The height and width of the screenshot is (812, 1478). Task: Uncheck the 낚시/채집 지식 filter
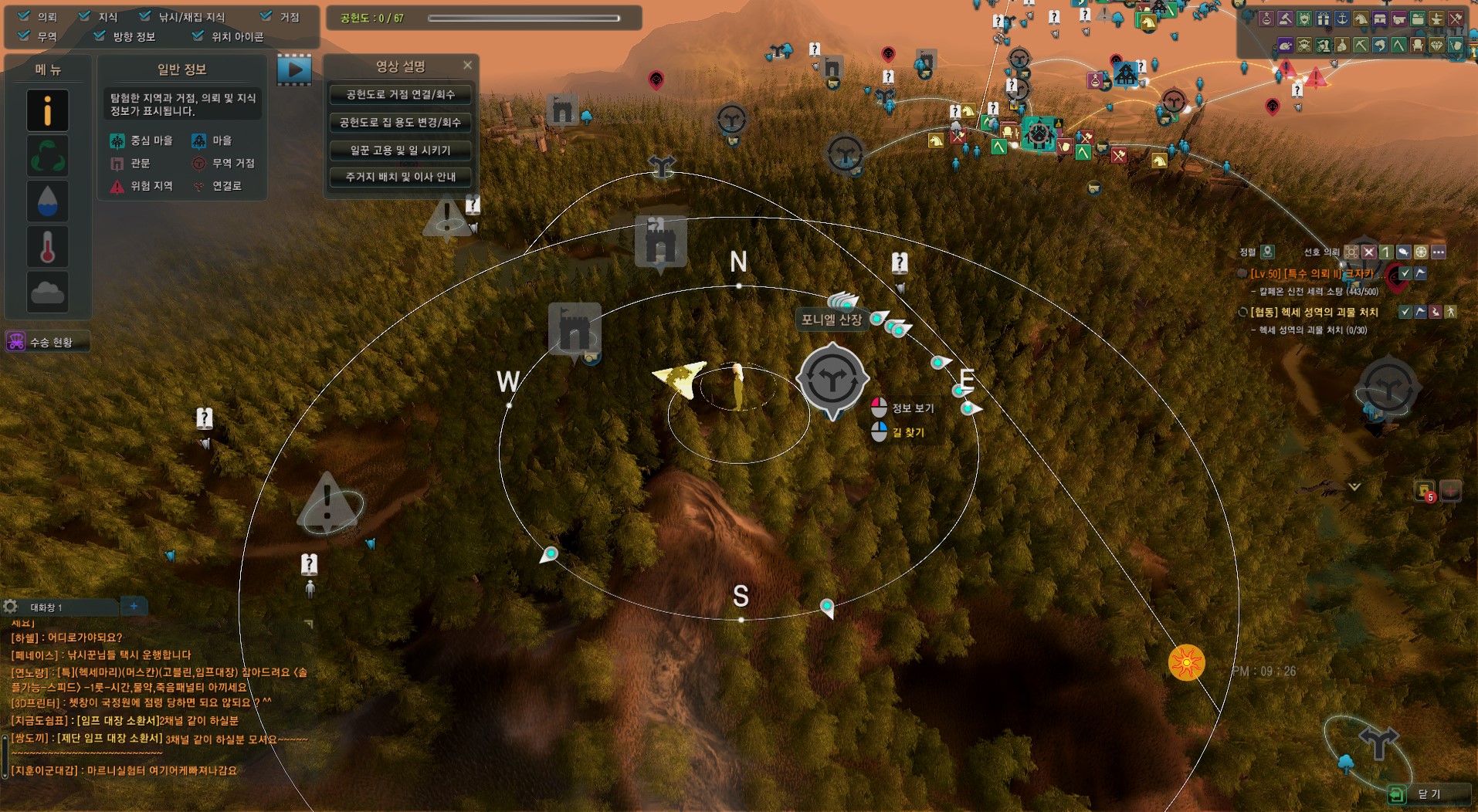point(145,16)
